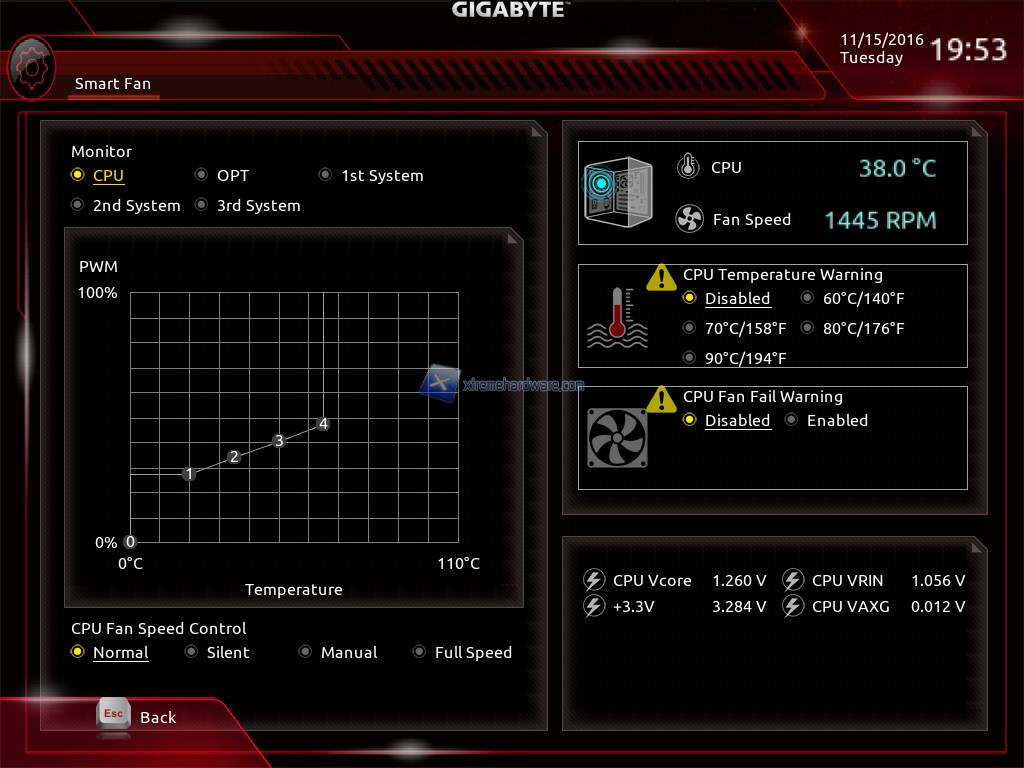This screenshot has height=768, width=1024.
Task: Select fan curve point 4
Action: click(323, 424)
